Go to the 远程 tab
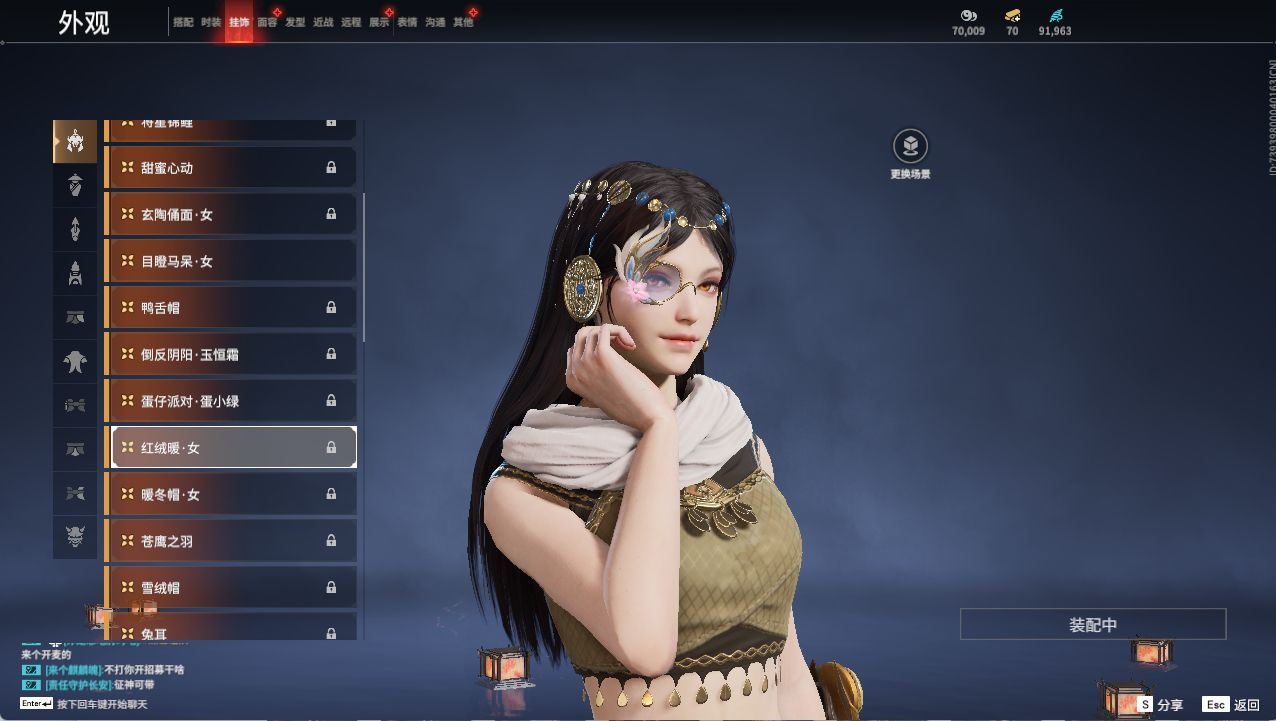The width and height of the screenshot is (1276, 721). tap(351, 22)
